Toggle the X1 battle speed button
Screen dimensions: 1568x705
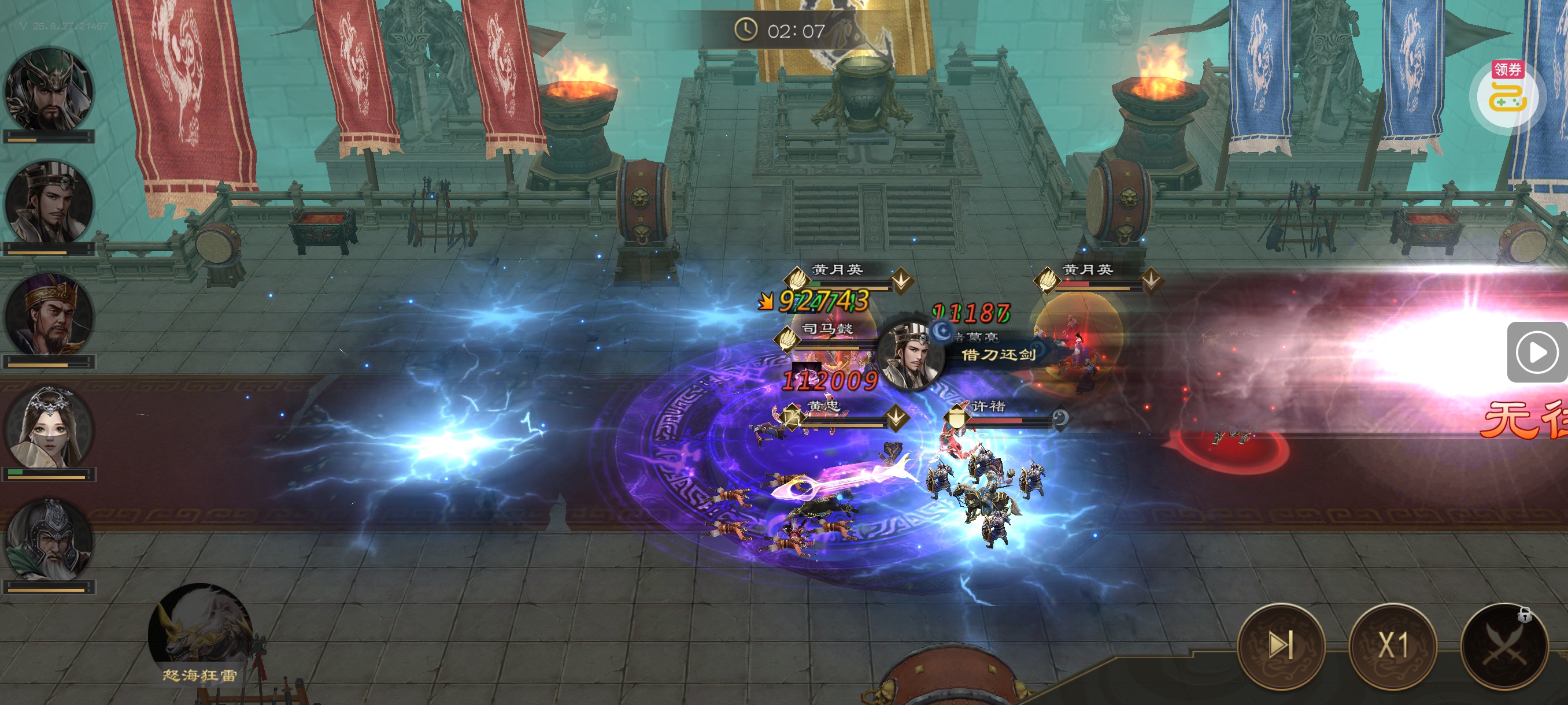point(1393,645)
